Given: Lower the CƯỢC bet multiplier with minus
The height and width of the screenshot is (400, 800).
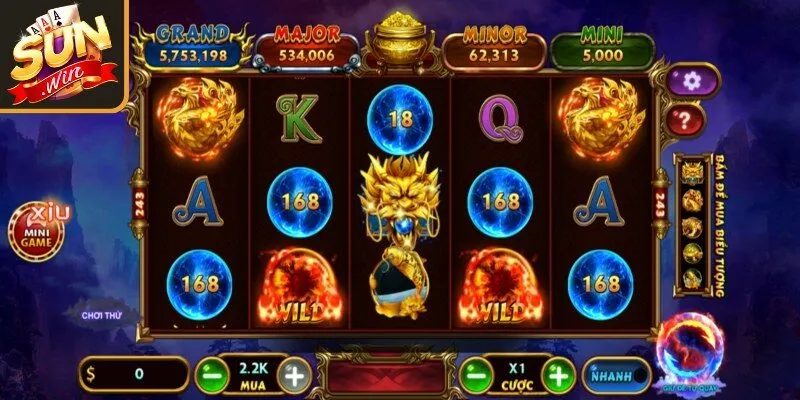Looking at the screenshot, I should click(476, 376).
